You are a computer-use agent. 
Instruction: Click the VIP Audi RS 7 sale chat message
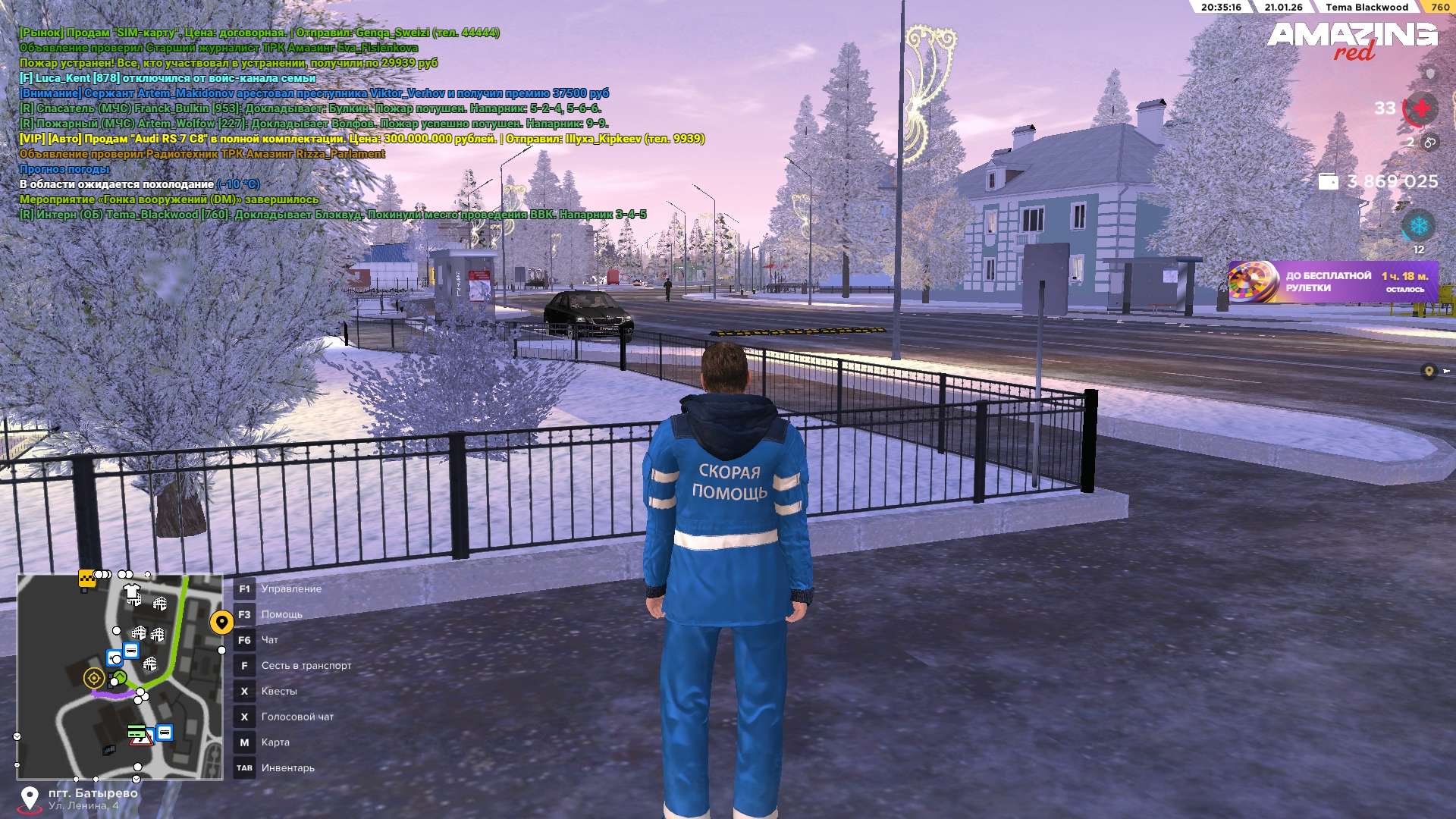[x=362, y=139]
